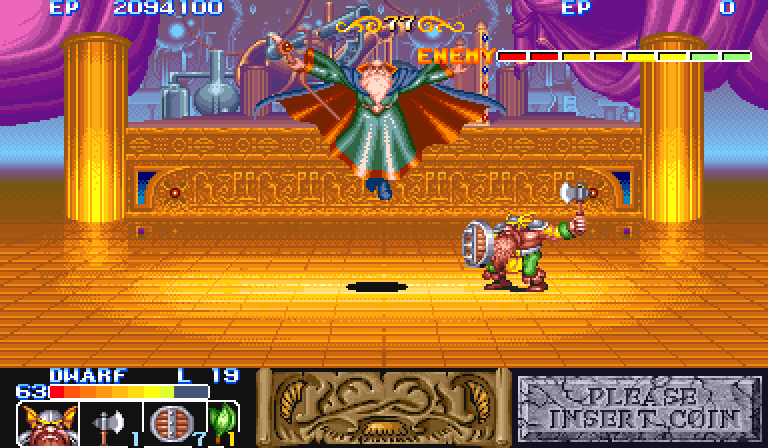Choose the round shield equipment icon
The width and height of the screenshot is (768, 448).
click(166, 424)
